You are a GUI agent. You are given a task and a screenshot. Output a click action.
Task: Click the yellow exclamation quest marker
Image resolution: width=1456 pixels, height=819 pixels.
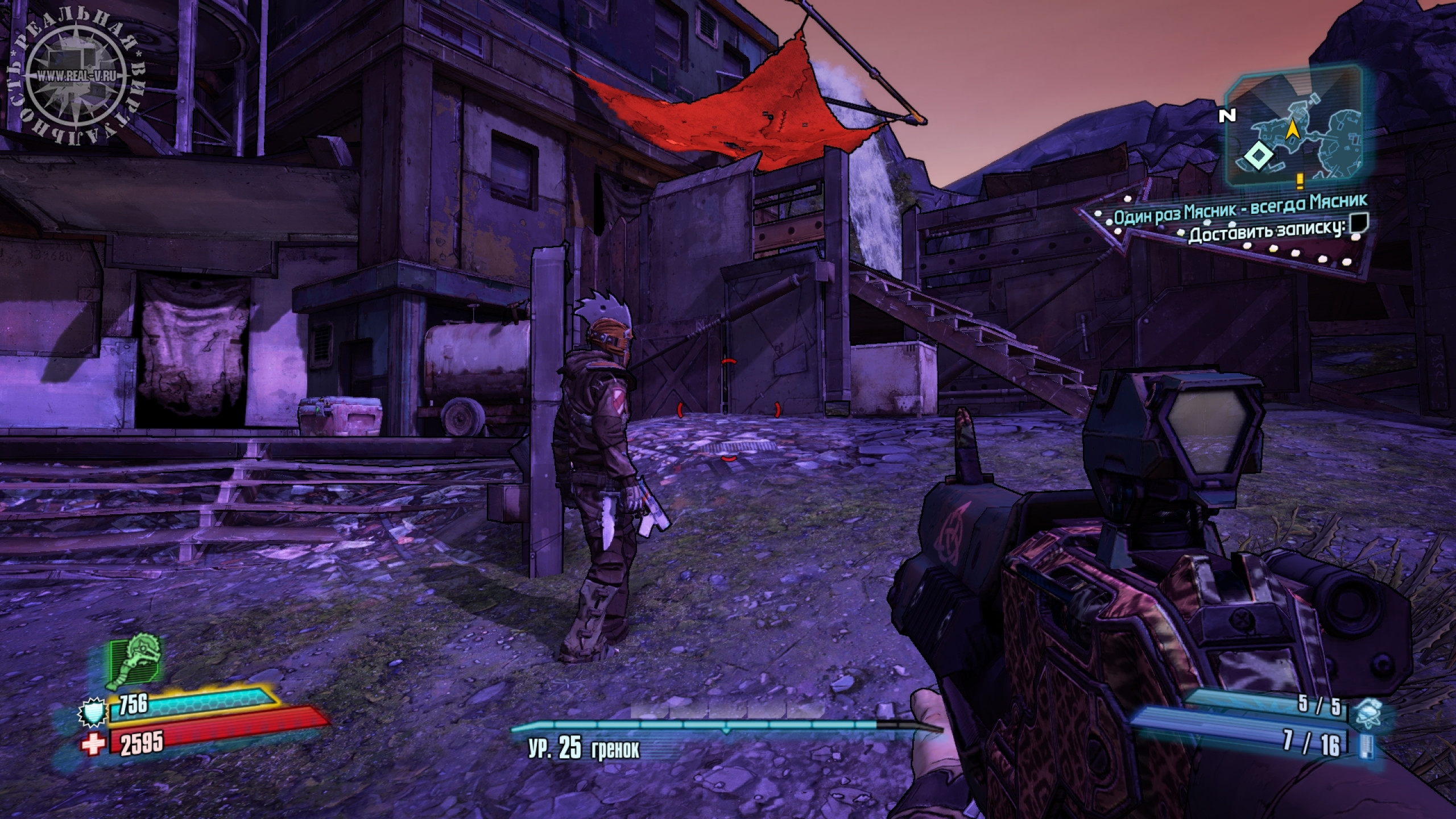[1299, 181]
